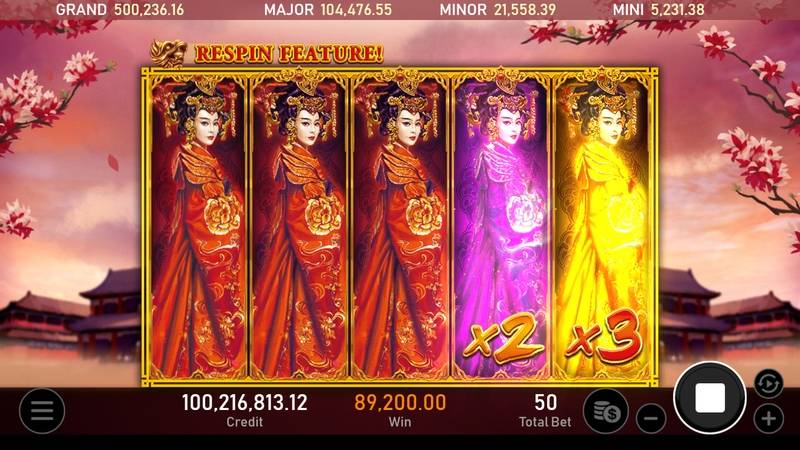The width and height of the screenshot is (800, 450).
Task: Stop the spin with the square button
Action: point(709,398)
